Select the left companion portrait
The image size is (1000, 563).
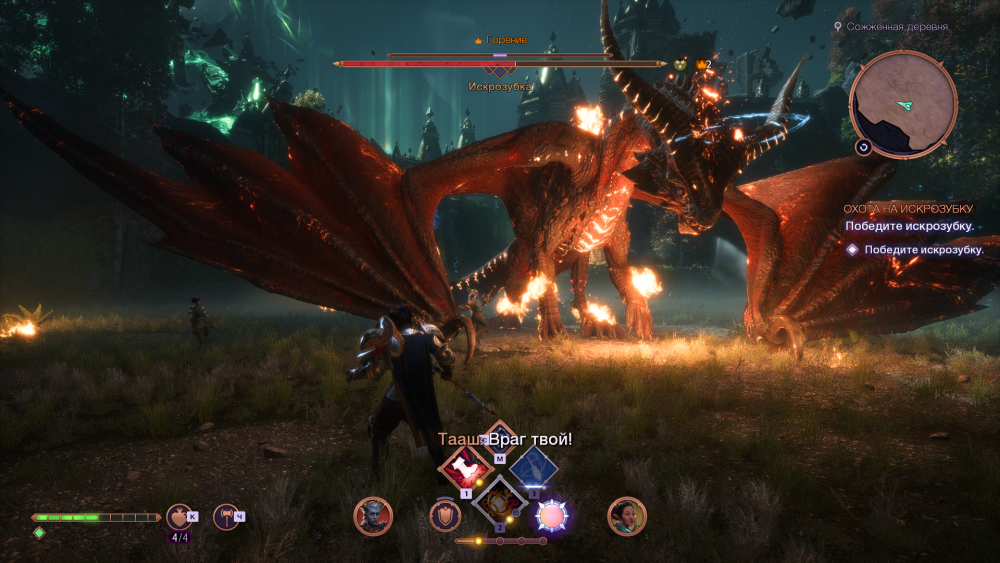pyautogui.click(x=373, y=516)
